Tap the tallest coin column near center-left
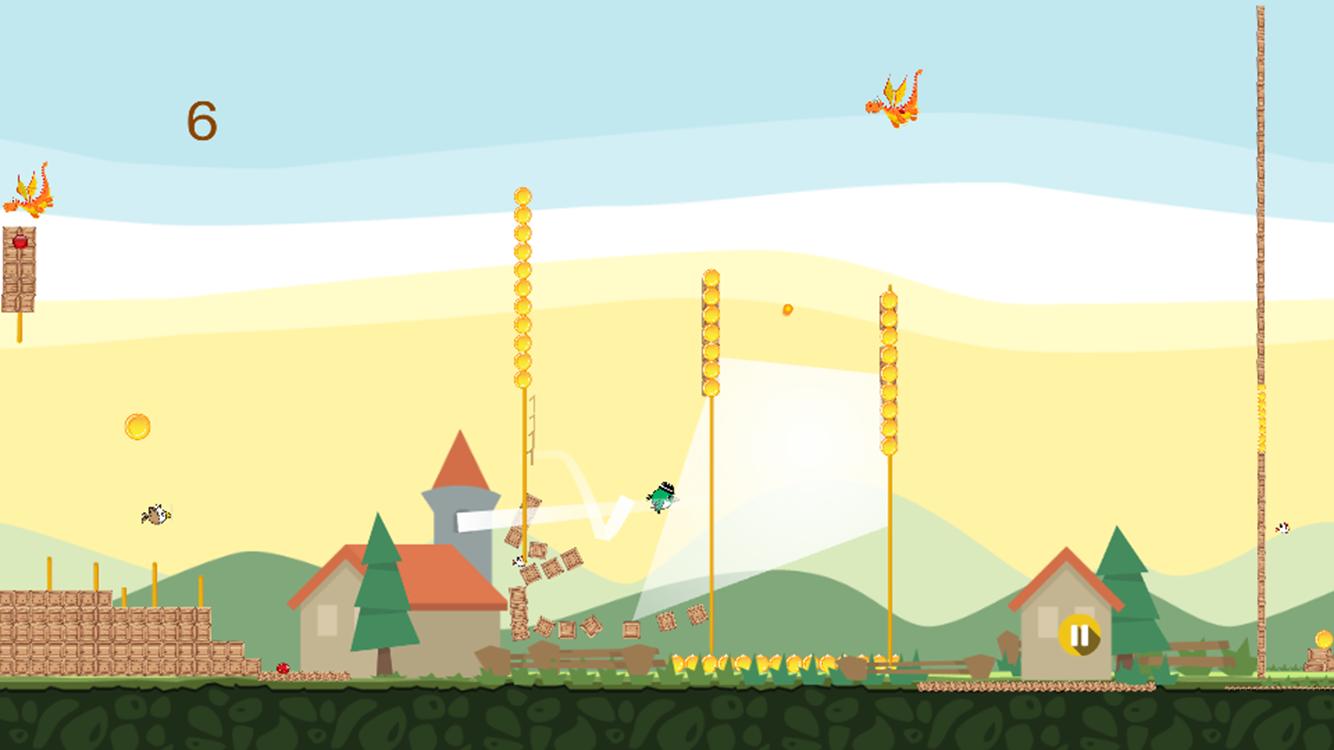This screenshot has height=750, width=1334. (521, 290)
